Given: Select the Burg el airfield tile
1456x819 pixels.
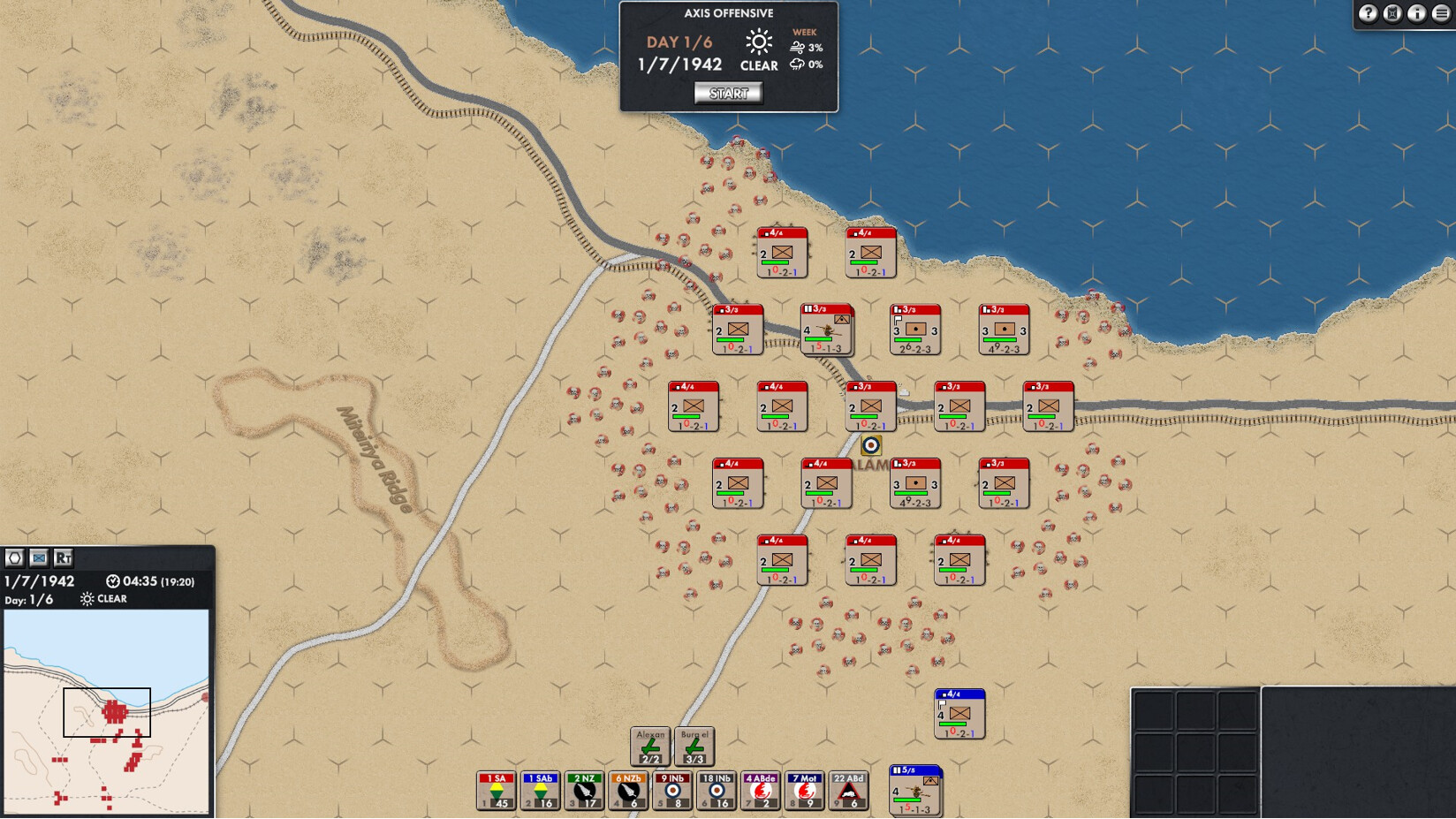Looking at the screenshot, I should coord(694,747).
